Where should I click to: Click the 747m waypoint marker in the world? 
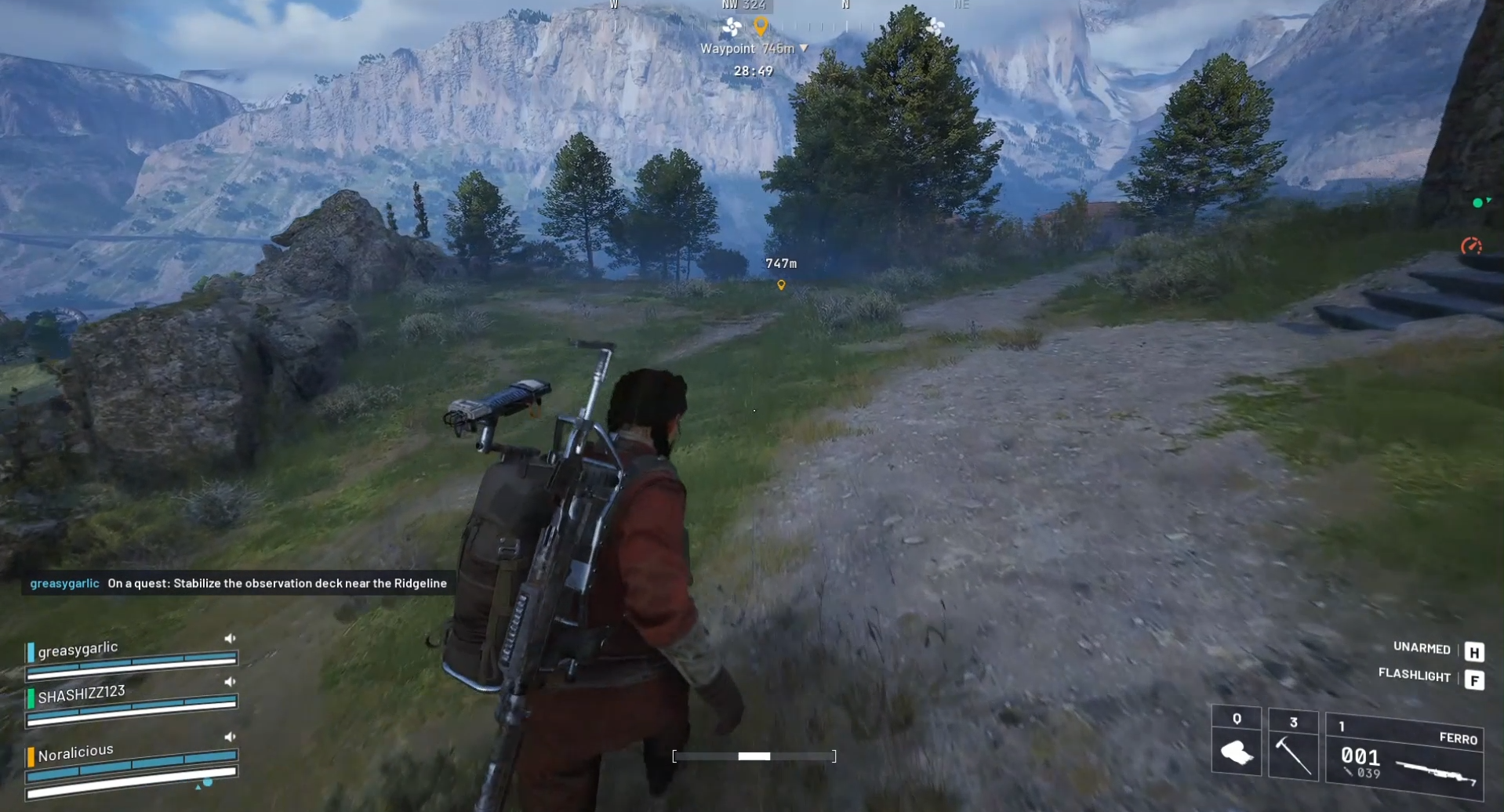[x=780, y=285]
